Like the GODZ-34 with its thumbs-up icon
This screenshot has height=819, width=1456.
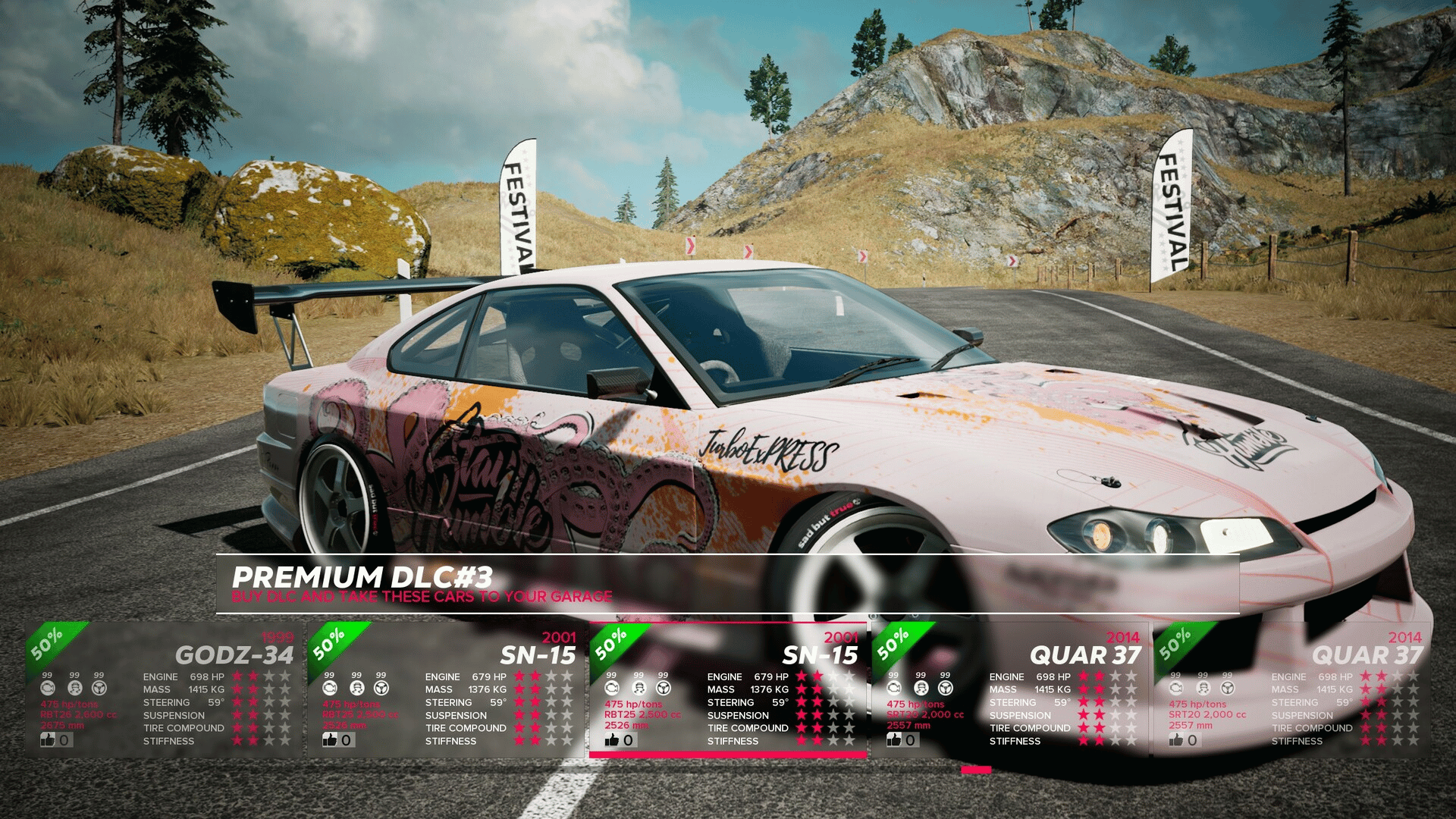[49, 739]
